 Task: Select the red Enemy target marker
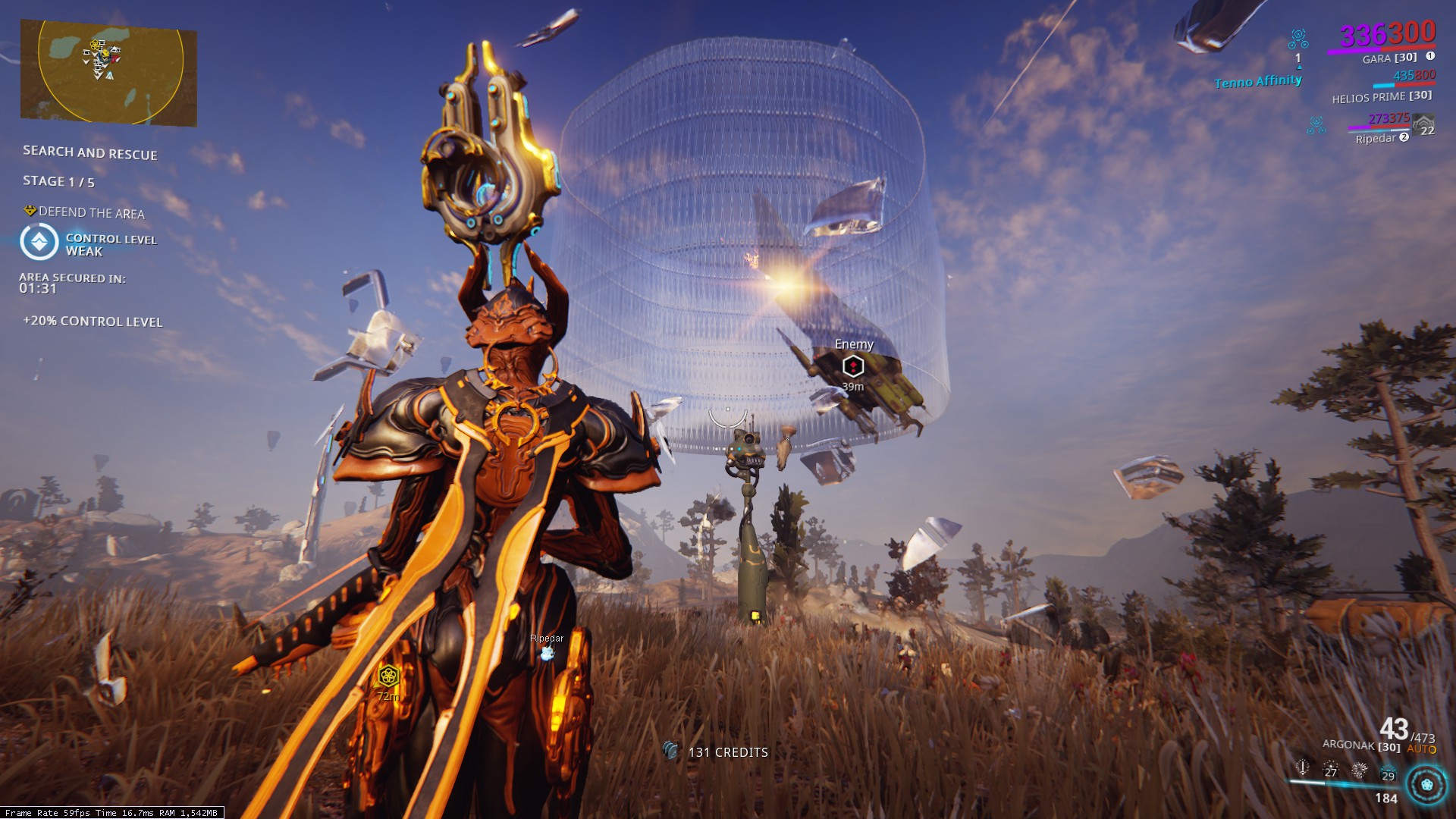pos(853,367)
